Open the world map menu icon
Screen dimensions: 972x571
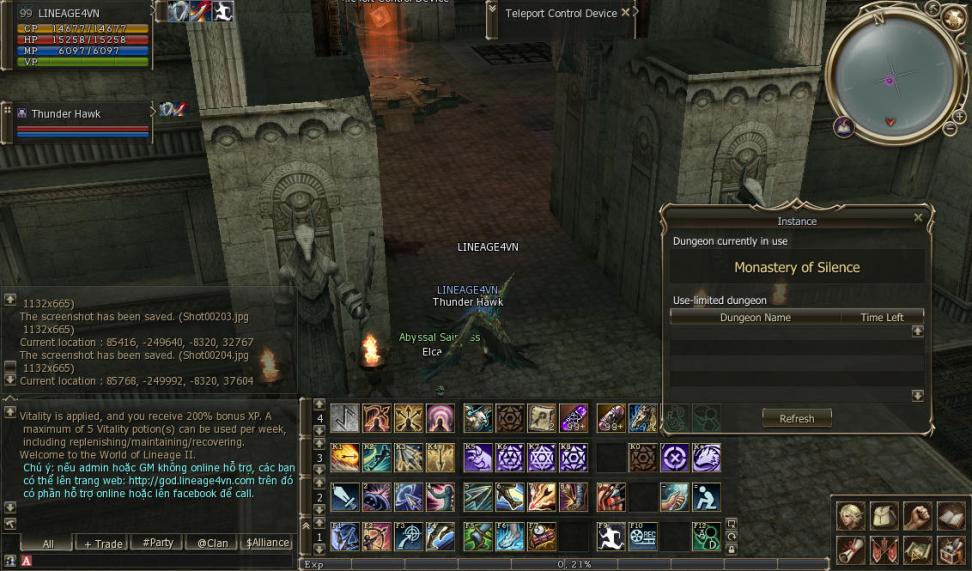tap(917, 549)
